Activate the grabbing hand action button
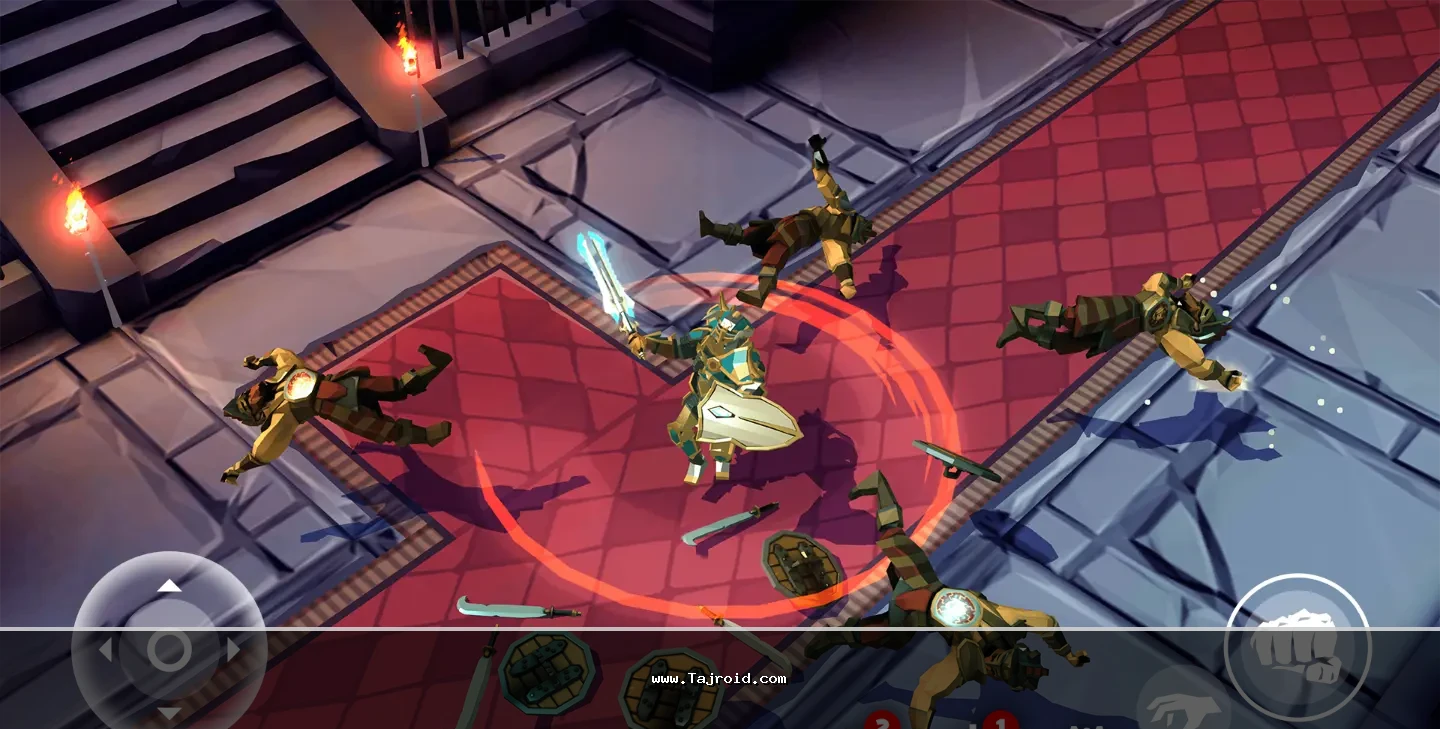 click(x=1183, y=706)
